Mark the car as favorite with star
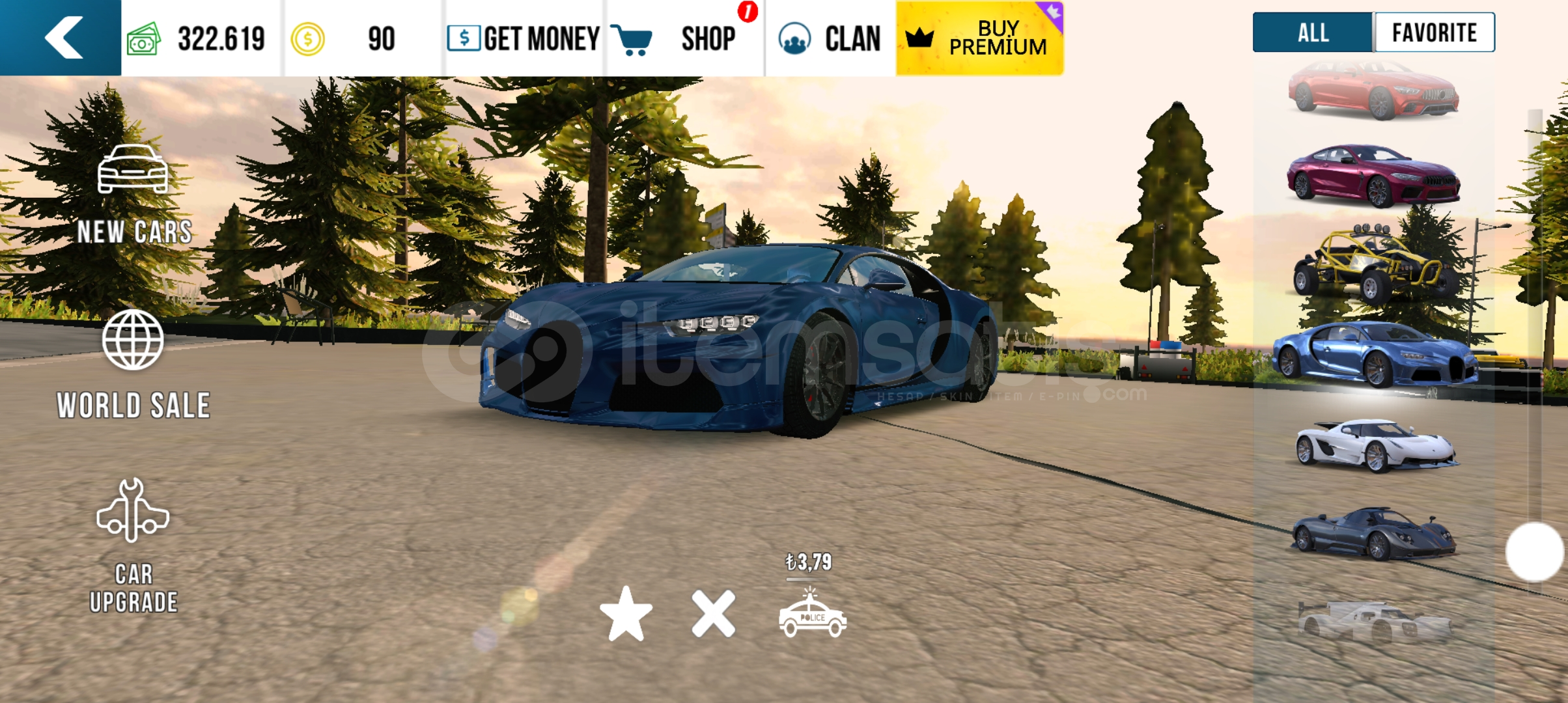1568x703 pixels. [626, 614]
